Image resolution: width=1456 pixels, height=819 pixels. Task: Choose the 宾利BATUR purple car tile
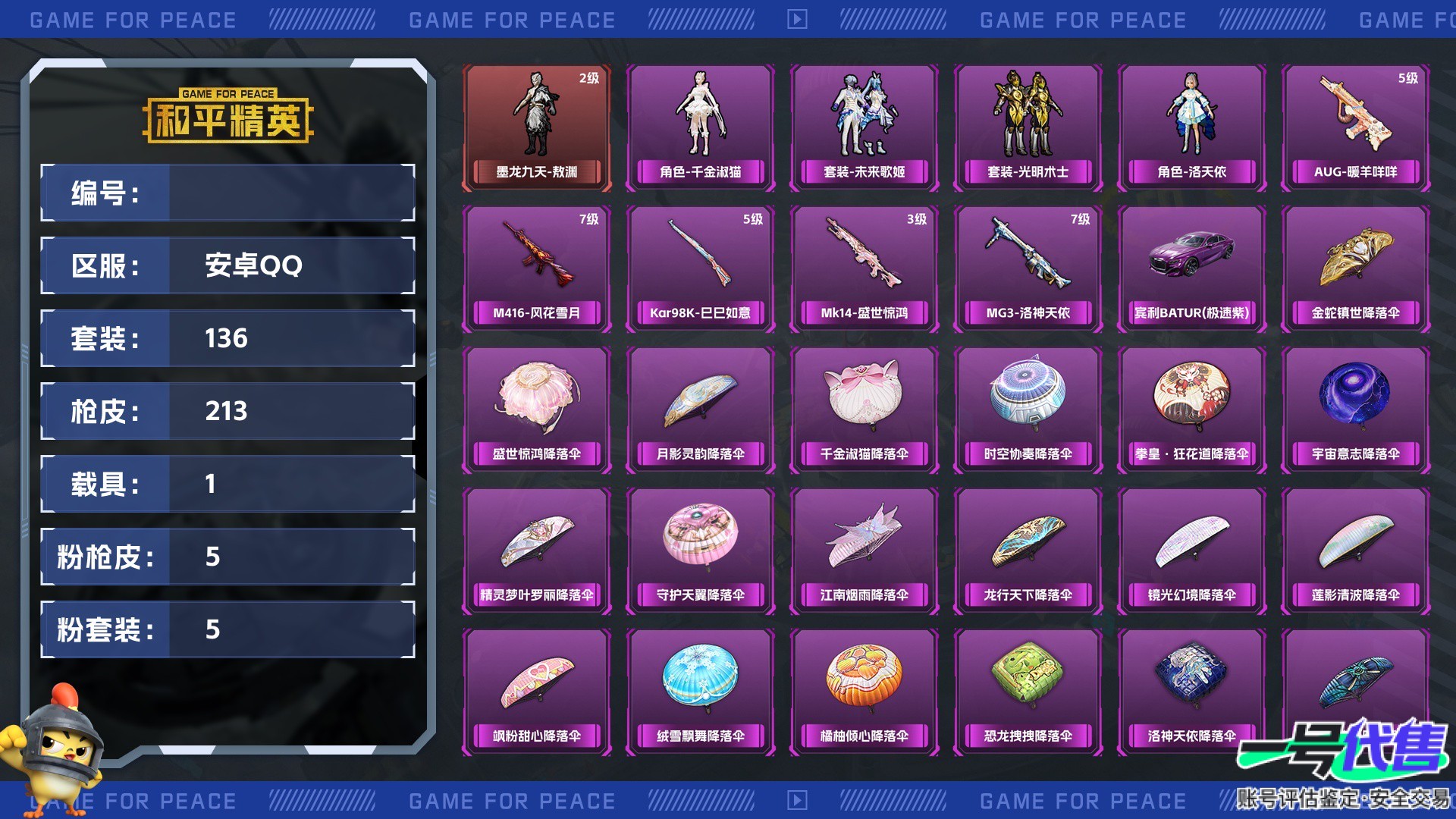point(1192,268)
